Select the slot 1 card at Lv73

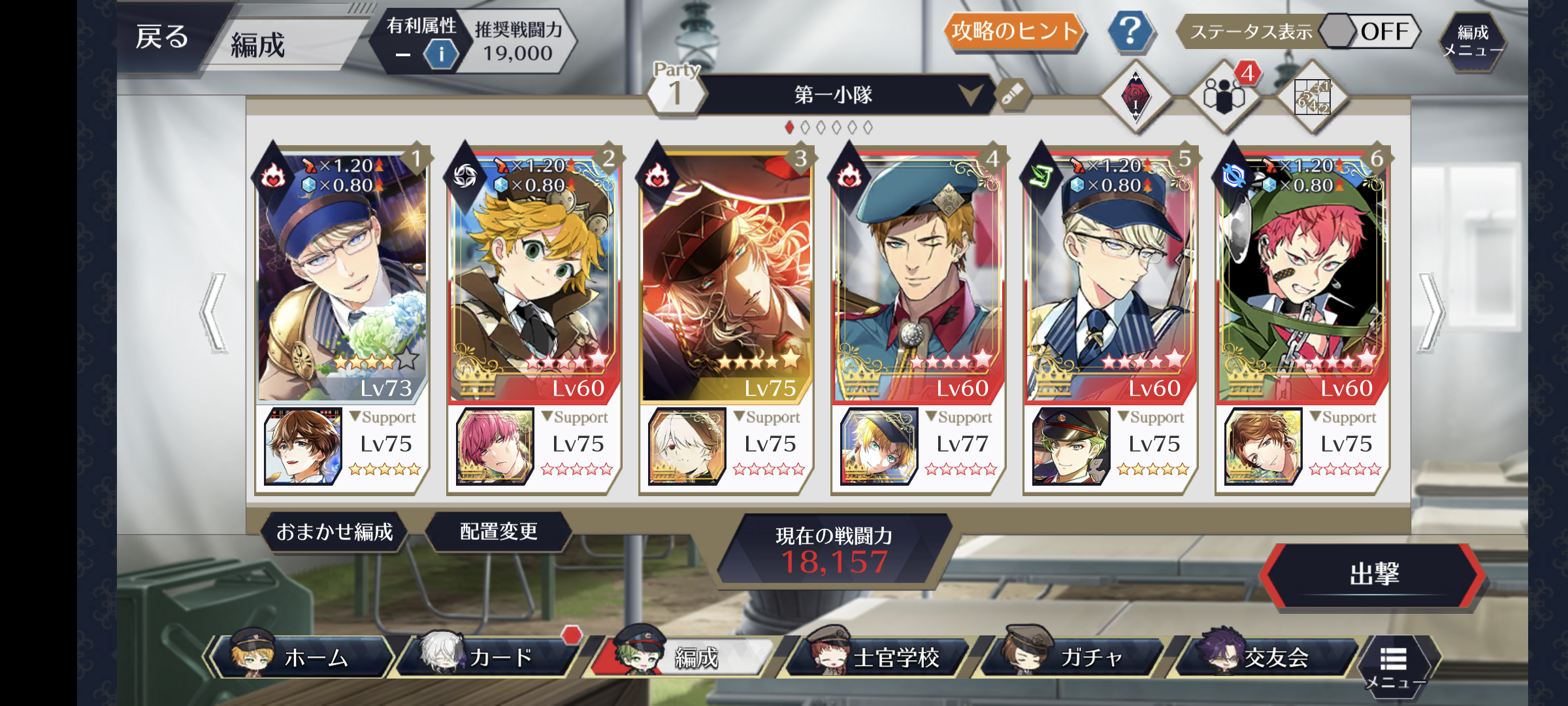[x=342, y=275]
